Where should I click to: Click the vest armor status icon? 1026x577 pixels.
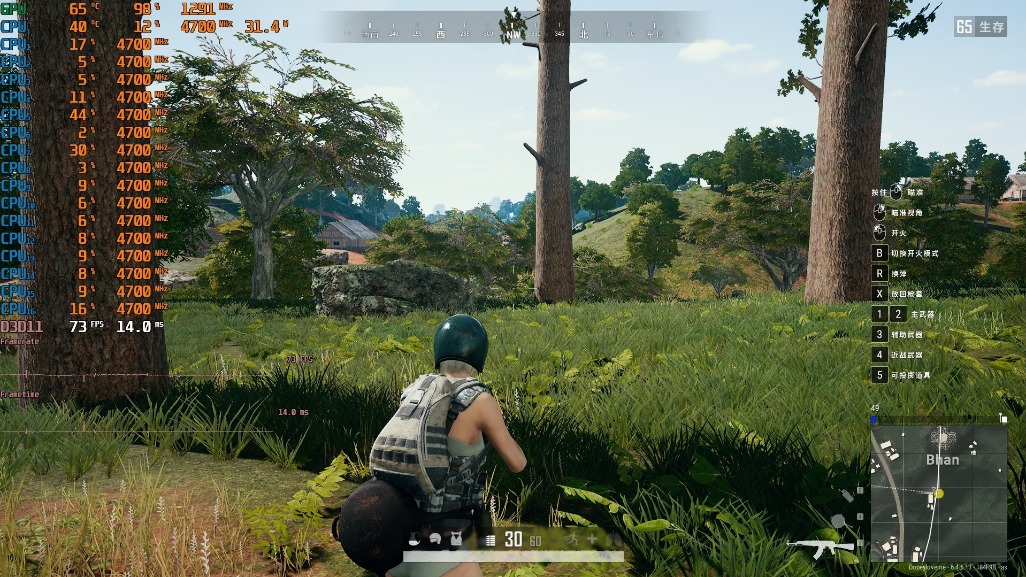click(x=456, y=539)
